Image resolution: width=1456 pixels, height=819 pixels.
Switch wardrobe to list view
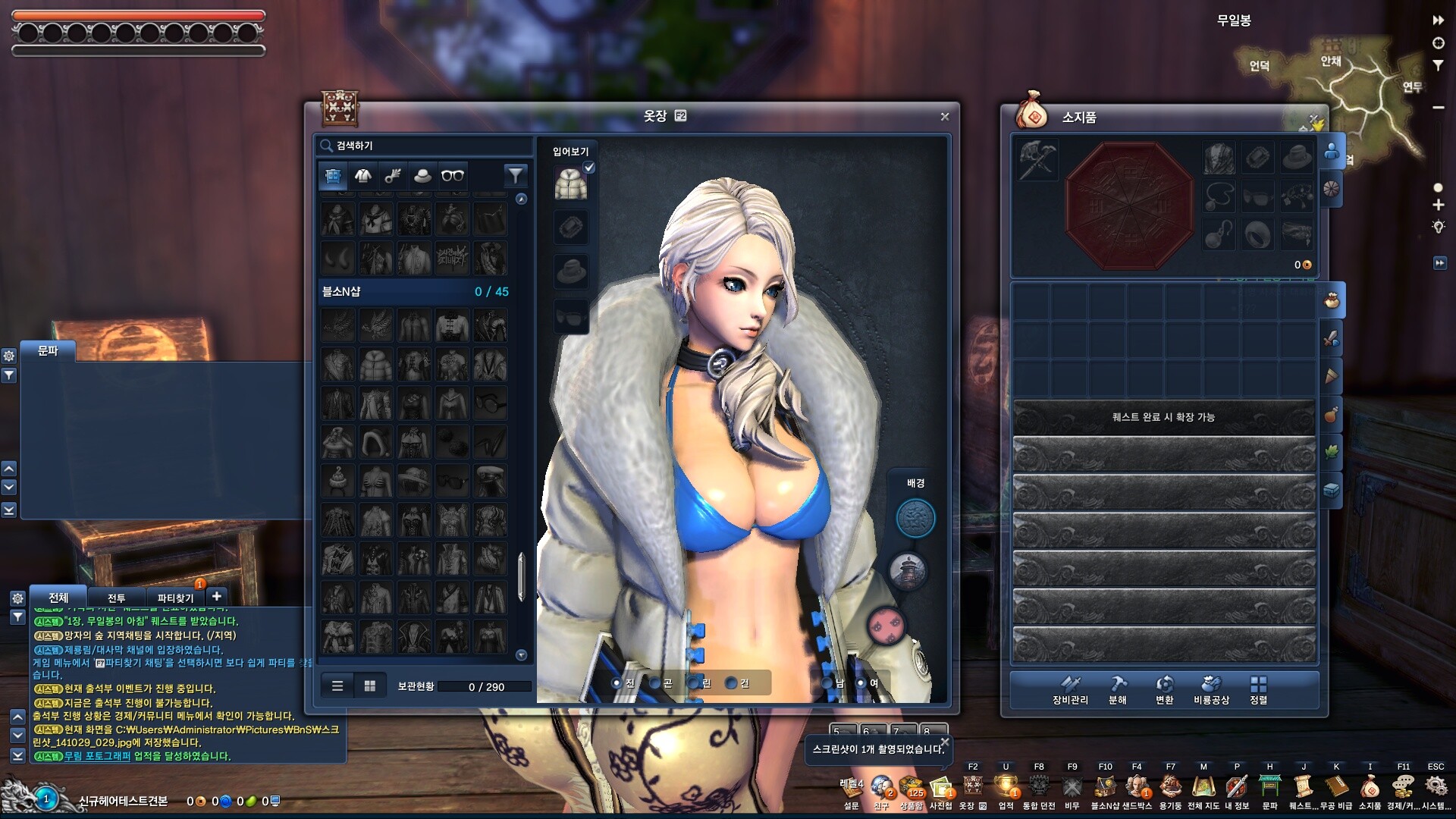coord(337,686)
